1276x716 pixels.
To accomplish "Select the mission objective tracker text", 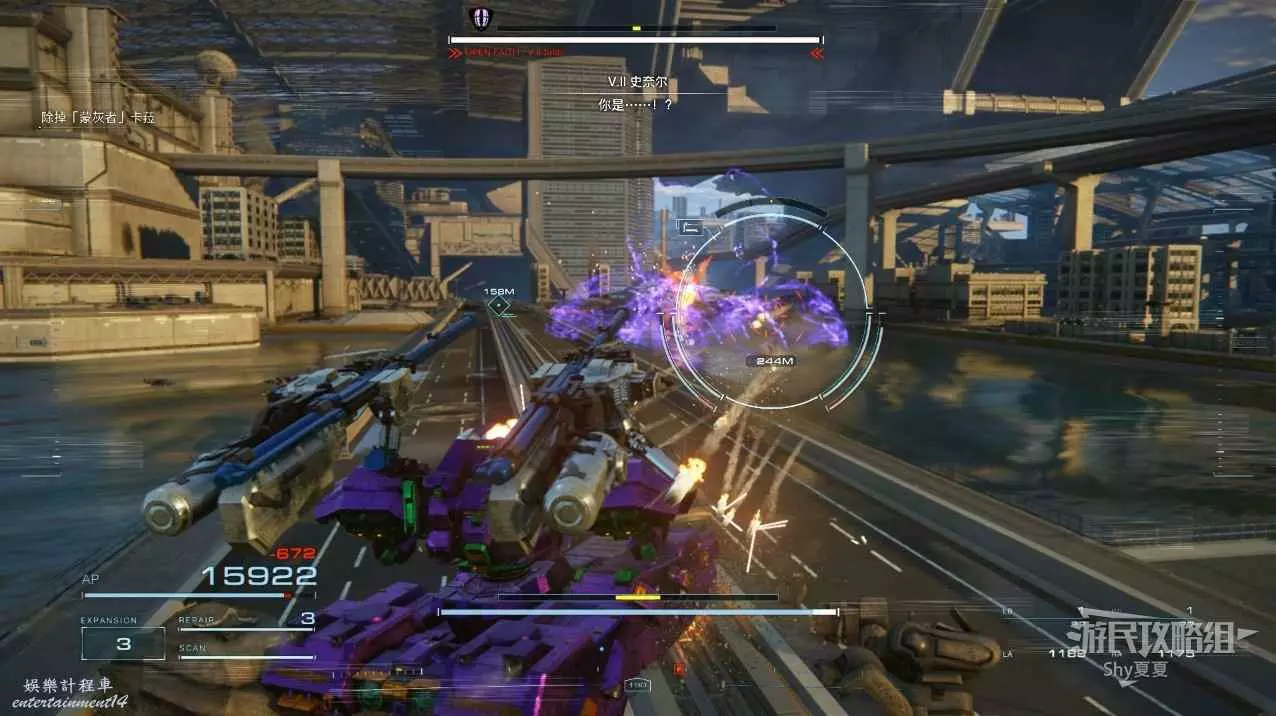I will (x=98, y=118).
